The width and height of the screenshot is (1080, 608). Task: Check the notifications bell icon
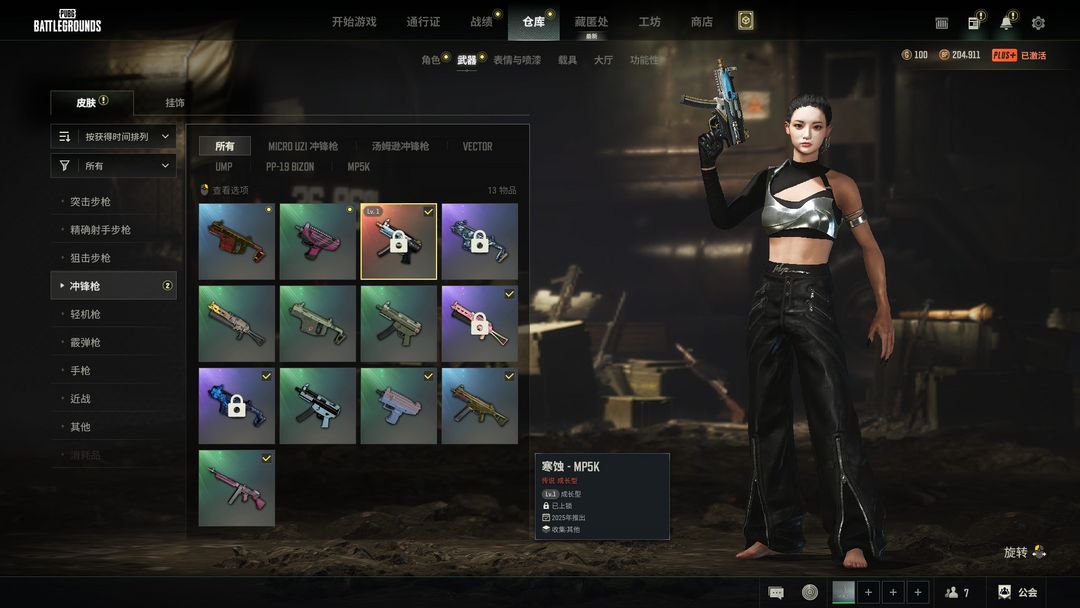(x=1006, y=23)
